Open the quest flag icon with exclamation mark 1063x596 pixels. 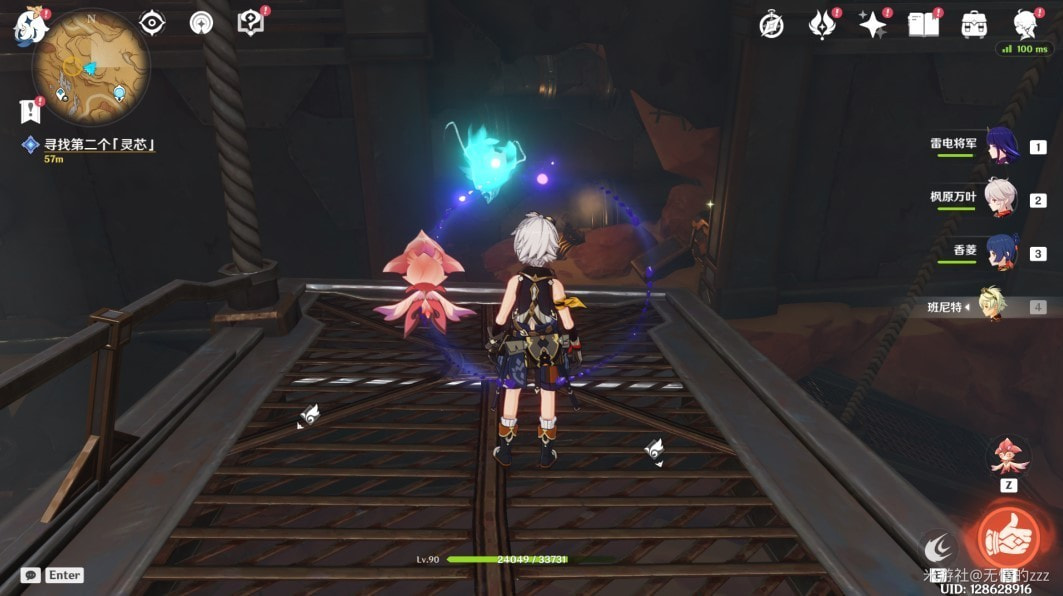tap(28, 110)
